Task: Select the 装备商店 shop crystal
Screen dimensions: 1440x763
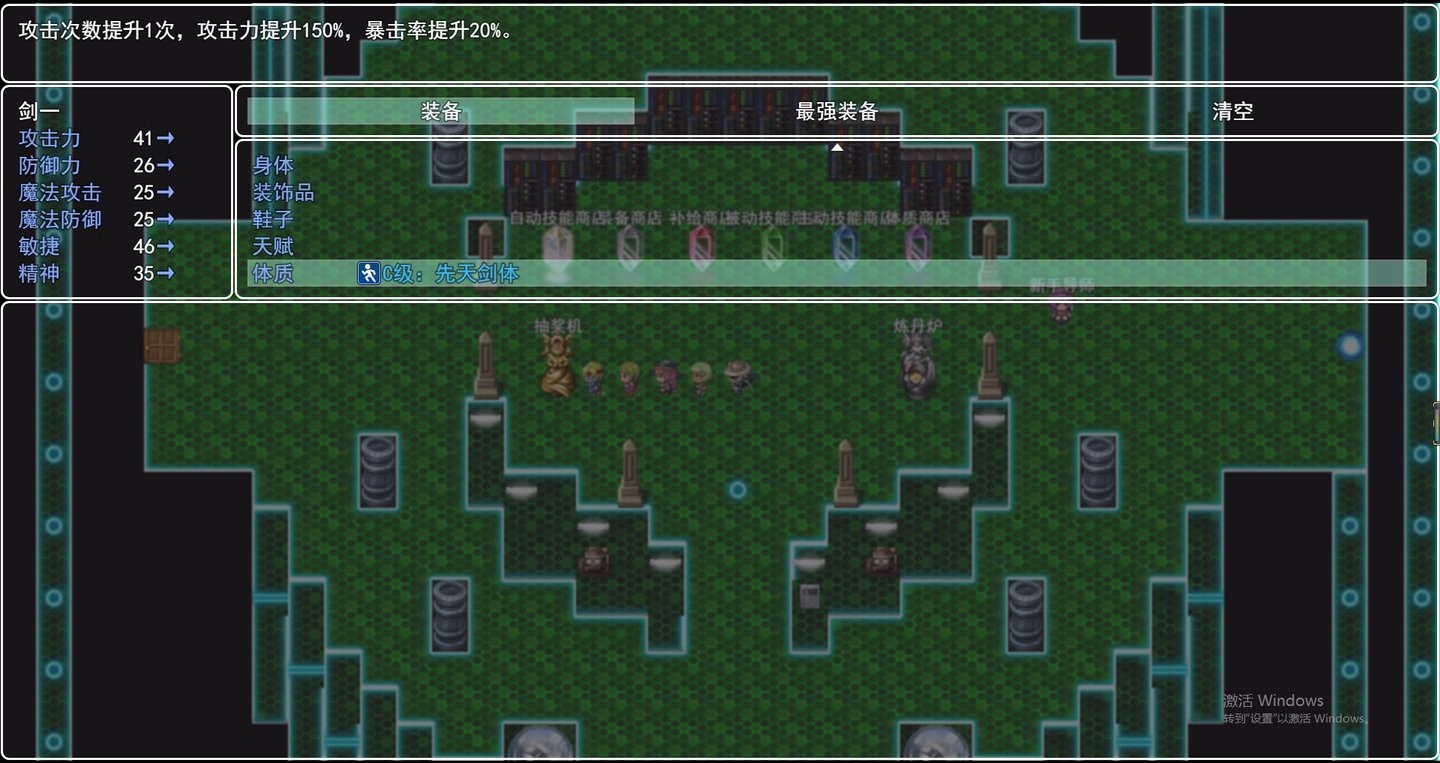Action: (x=630, y=245)
